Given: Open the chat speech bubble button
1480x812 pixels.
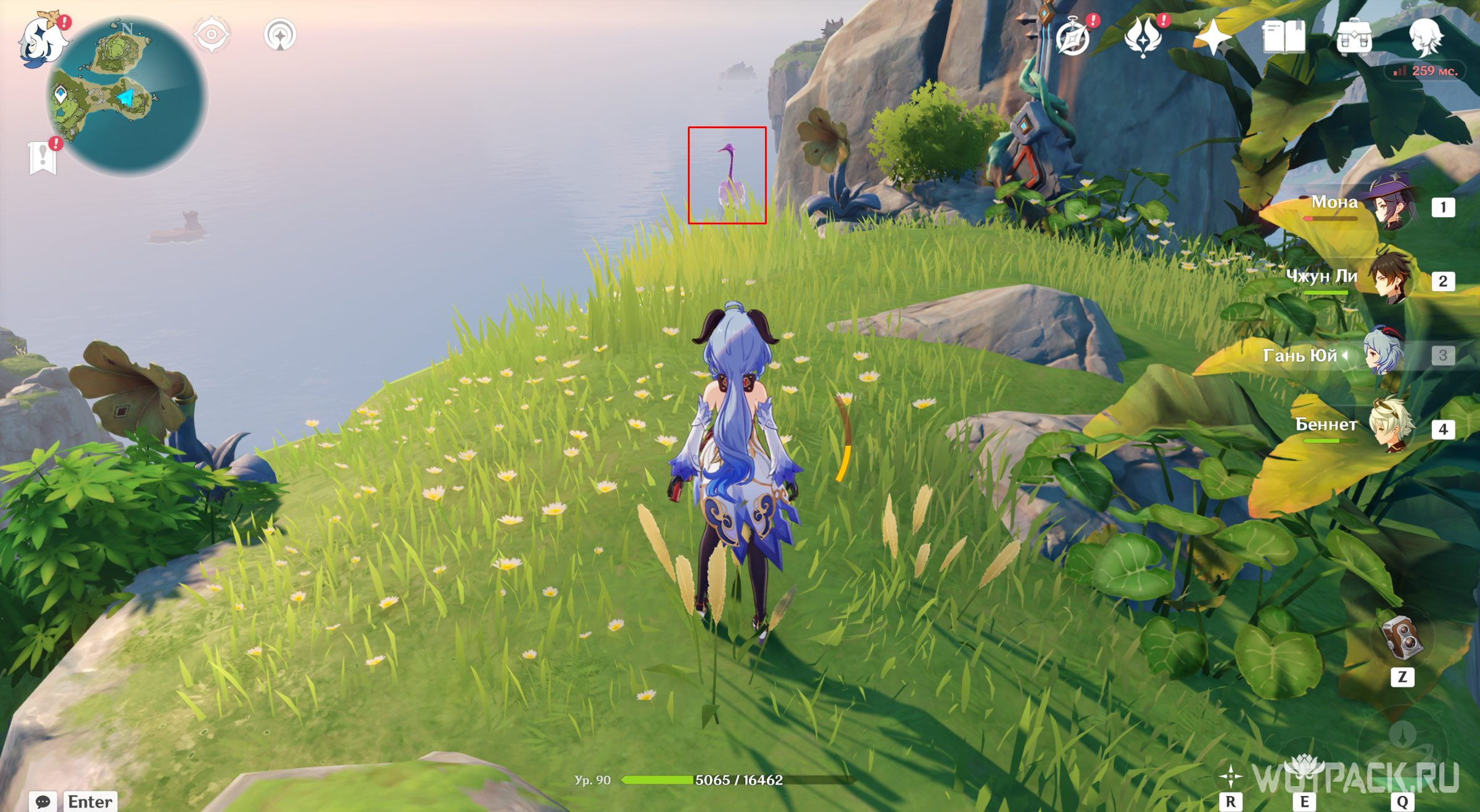Looking at the screenshot, I should point(43,801).
